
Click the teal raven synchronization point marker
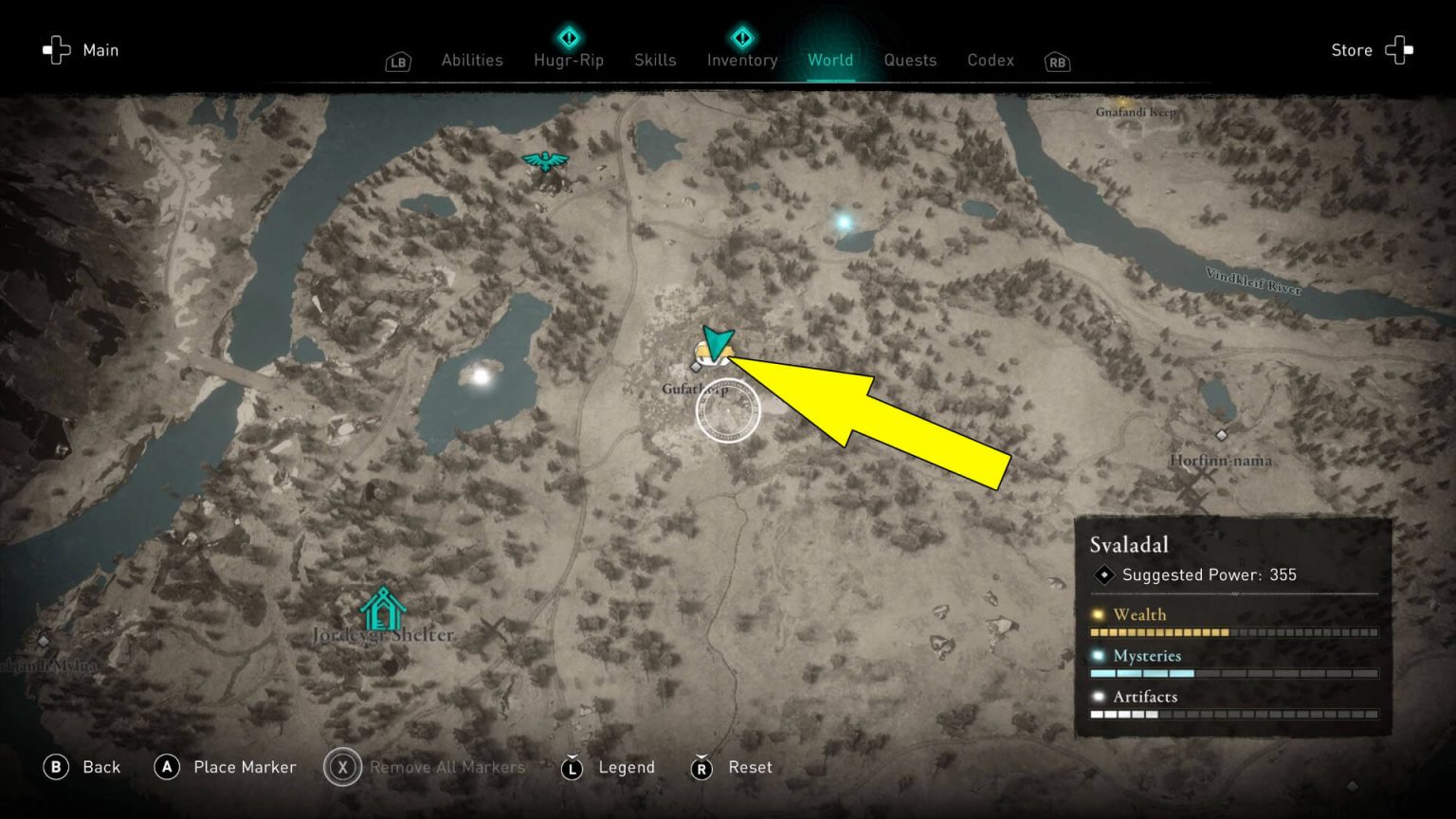tap(545, 162)
